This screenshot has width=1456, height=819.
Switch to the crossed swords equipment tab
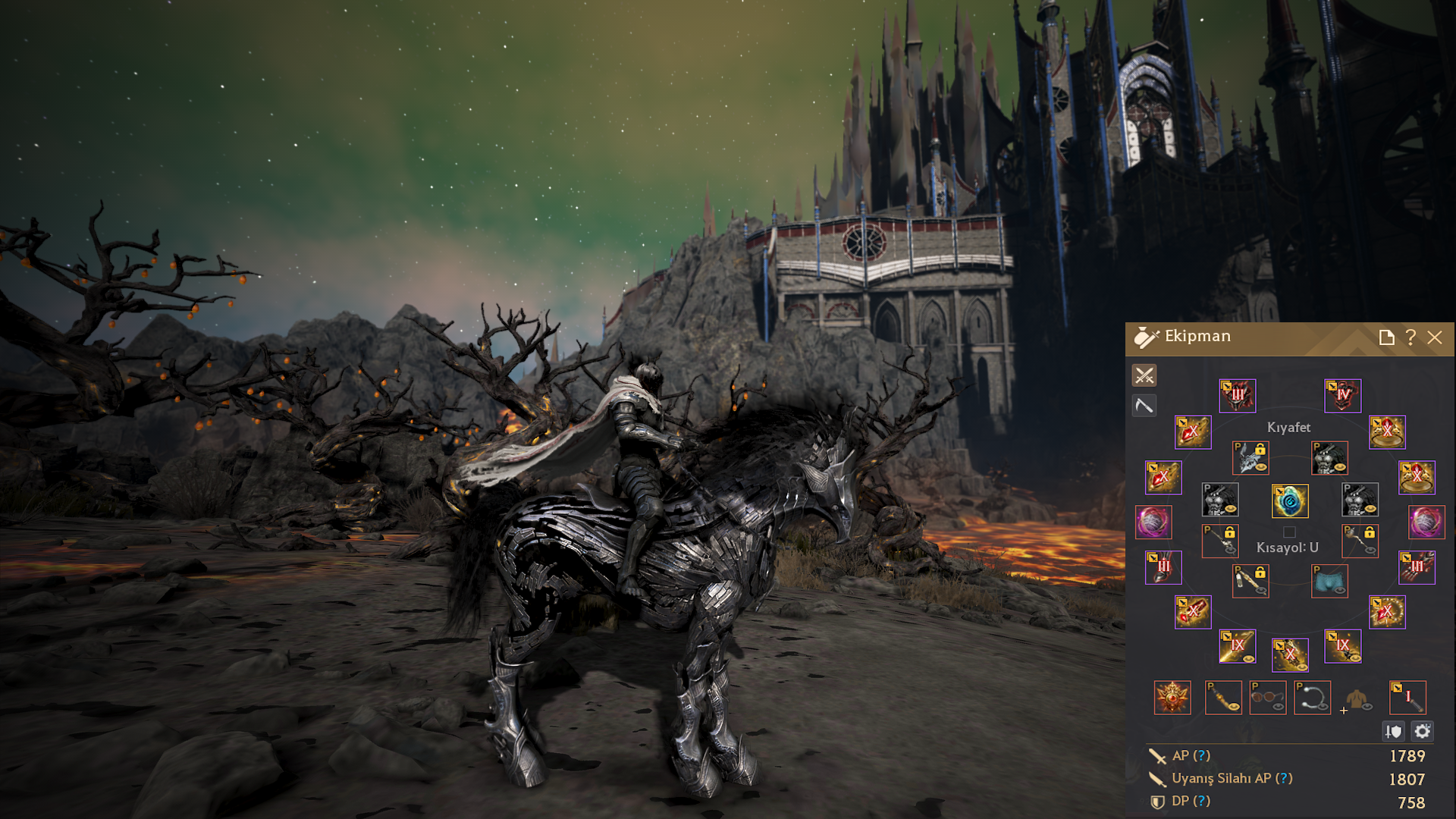(x=1144, y=375)
